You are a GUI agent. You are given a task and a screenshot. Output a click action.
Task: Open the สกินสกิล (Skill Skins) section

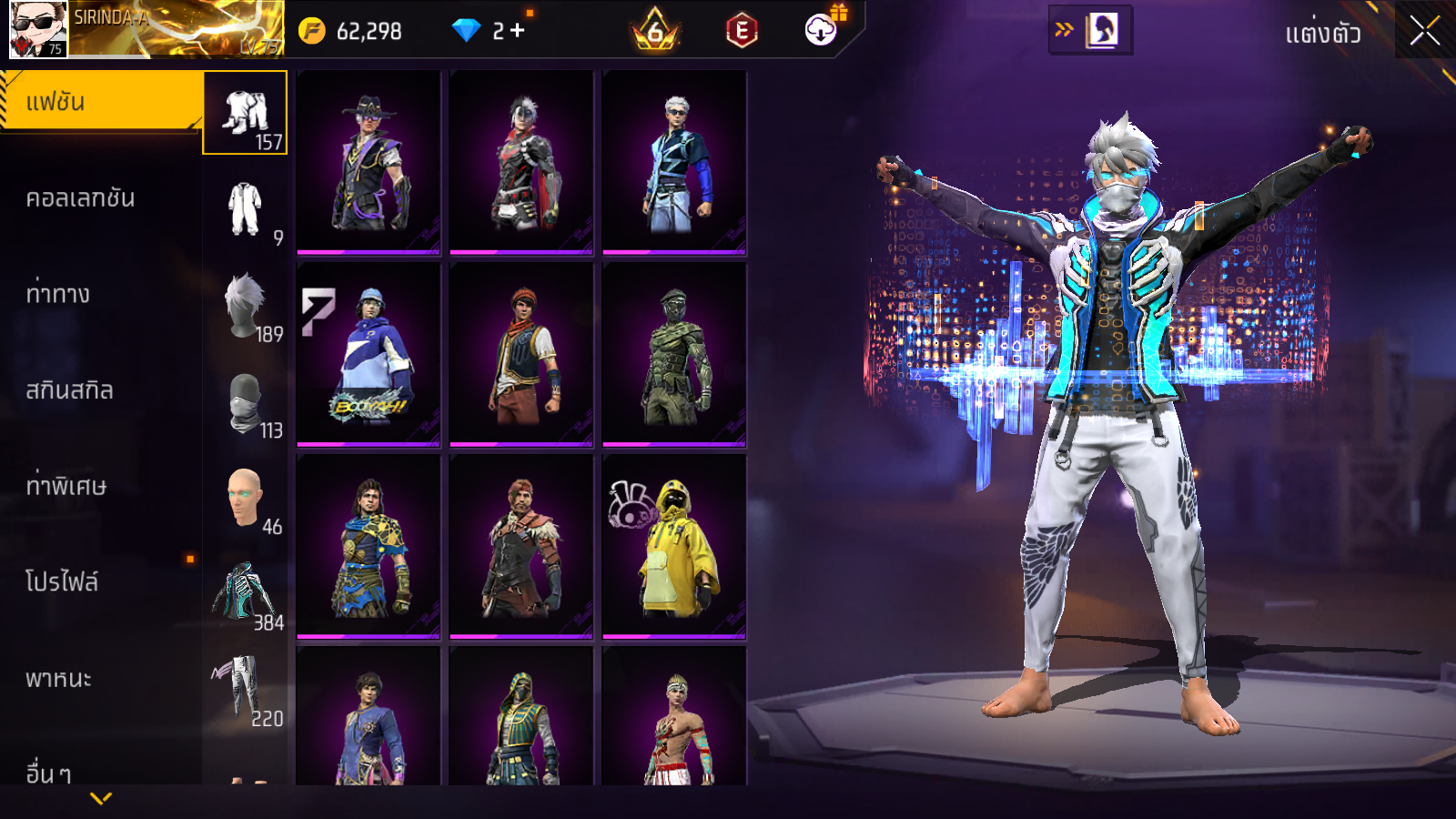(x=70, y=390)
